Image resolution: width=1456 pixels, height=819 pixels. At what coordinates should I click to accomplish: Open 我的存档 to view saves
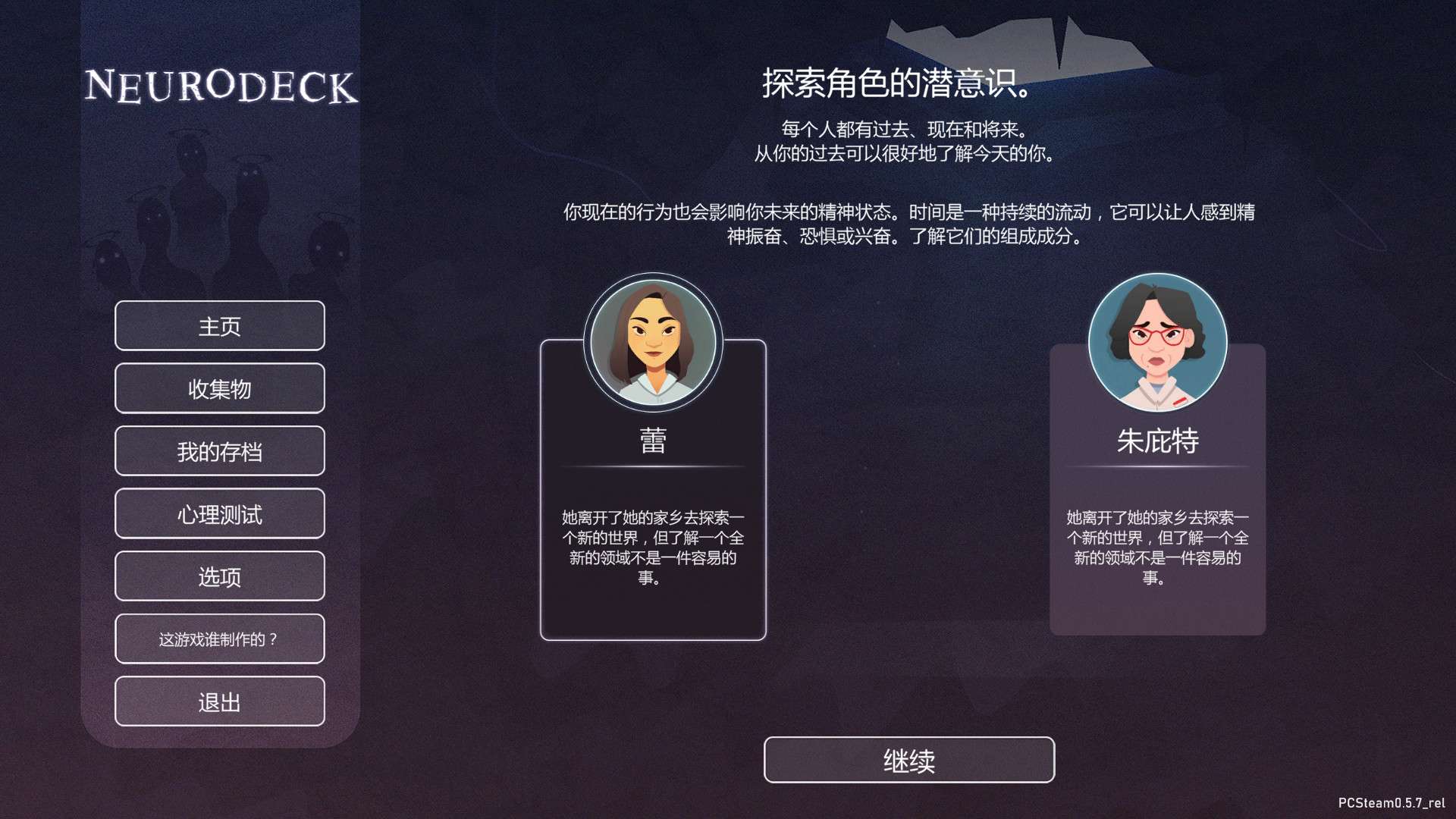[x=219, y=450]
